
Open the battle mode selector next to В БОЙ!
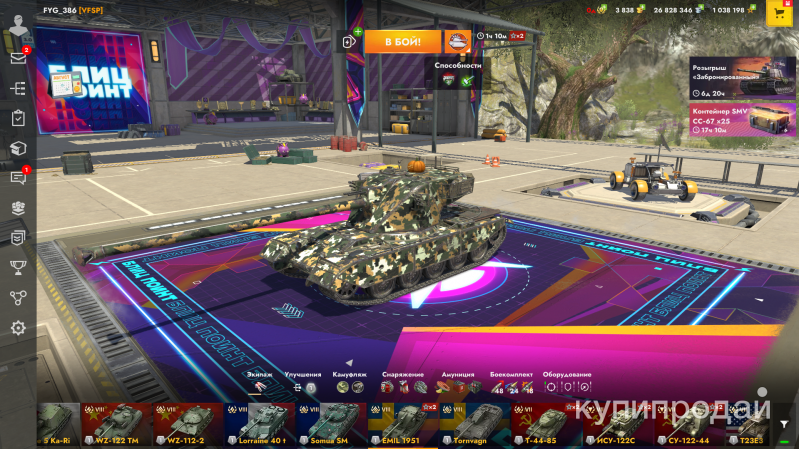click(x=458, y=41)
